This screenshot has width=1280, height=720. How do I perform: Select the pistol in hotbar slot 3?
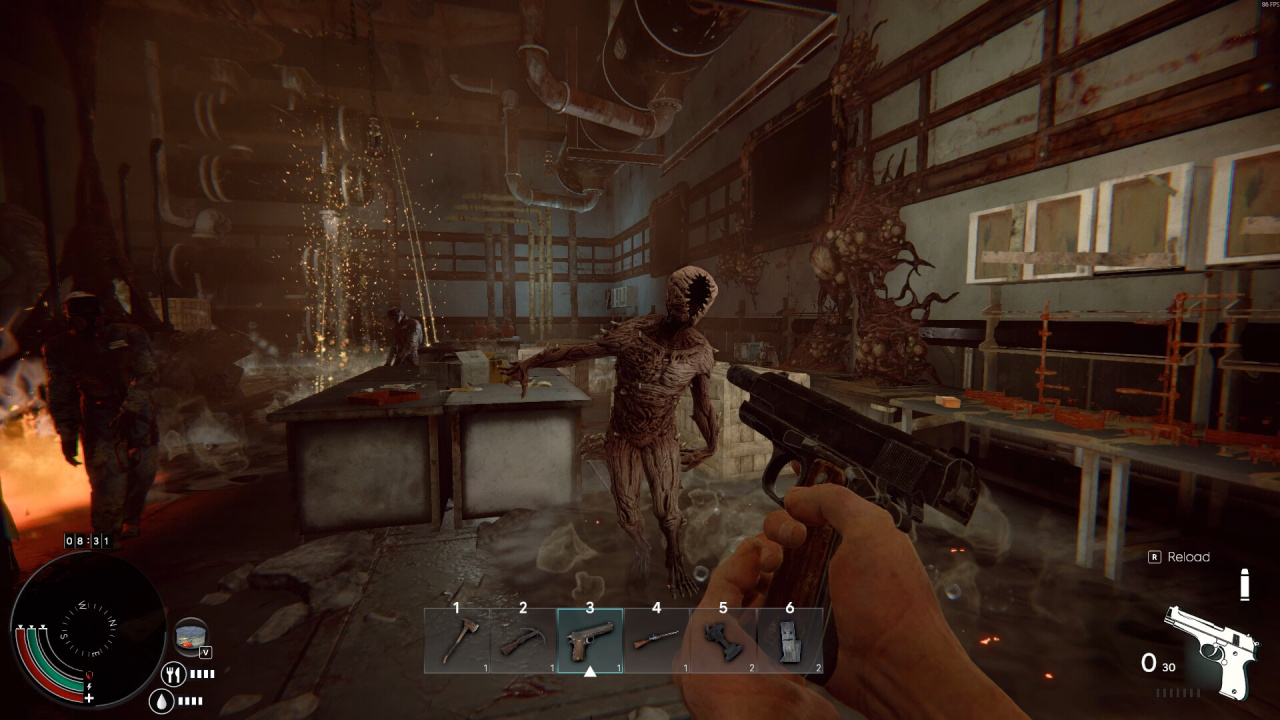point(590,641)
